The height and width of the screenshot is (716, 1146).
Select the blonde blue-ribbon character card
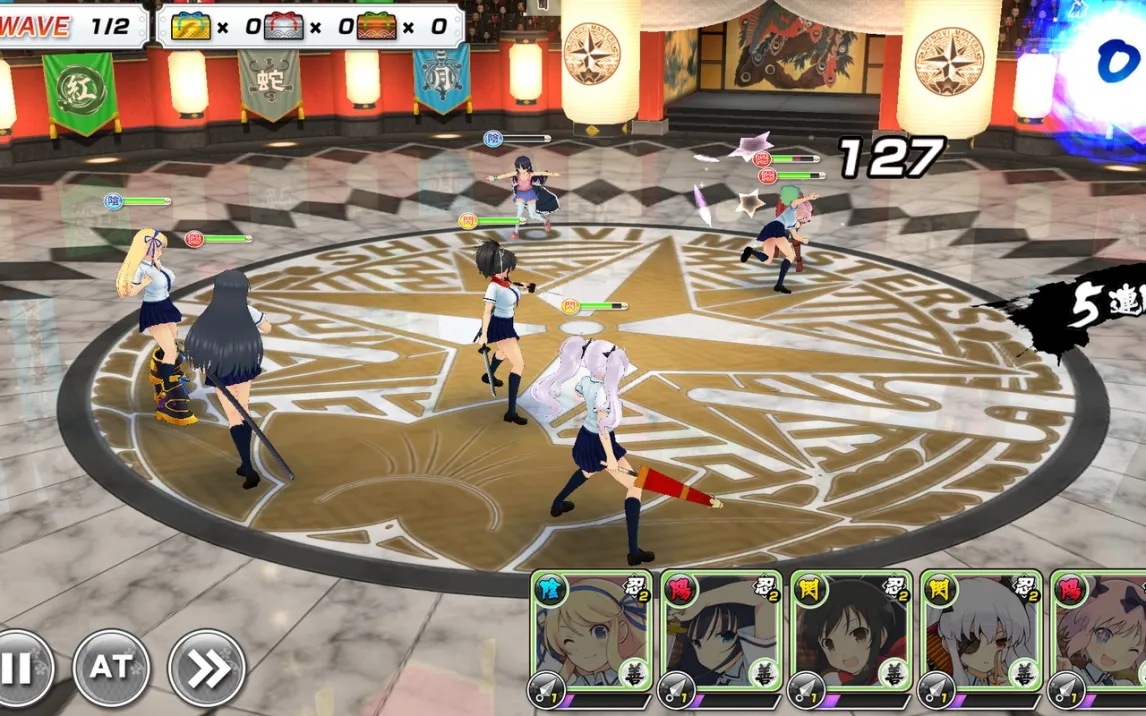tap(592, 635)
